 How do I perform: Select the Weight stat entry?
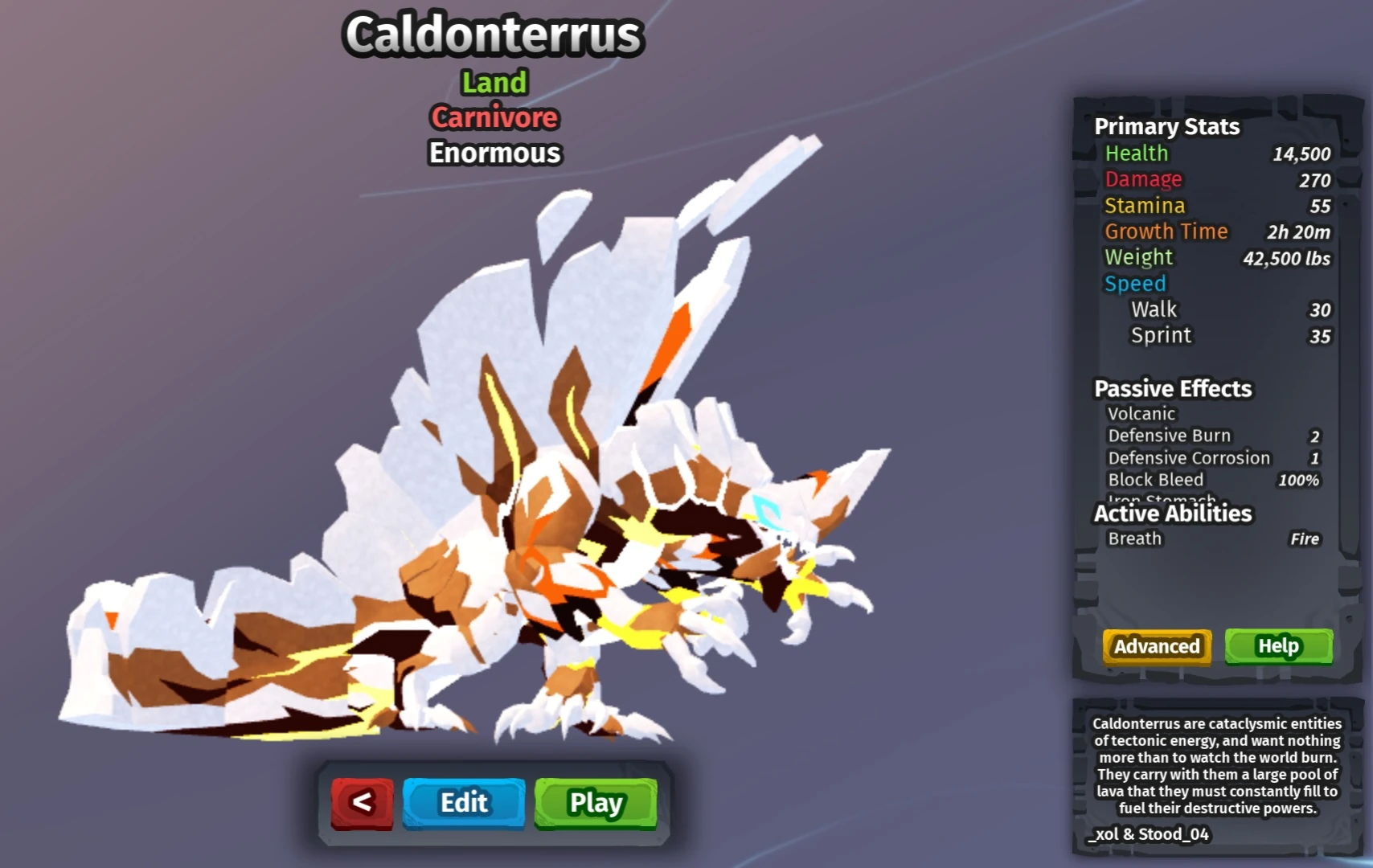click(x=1139, y=257)
